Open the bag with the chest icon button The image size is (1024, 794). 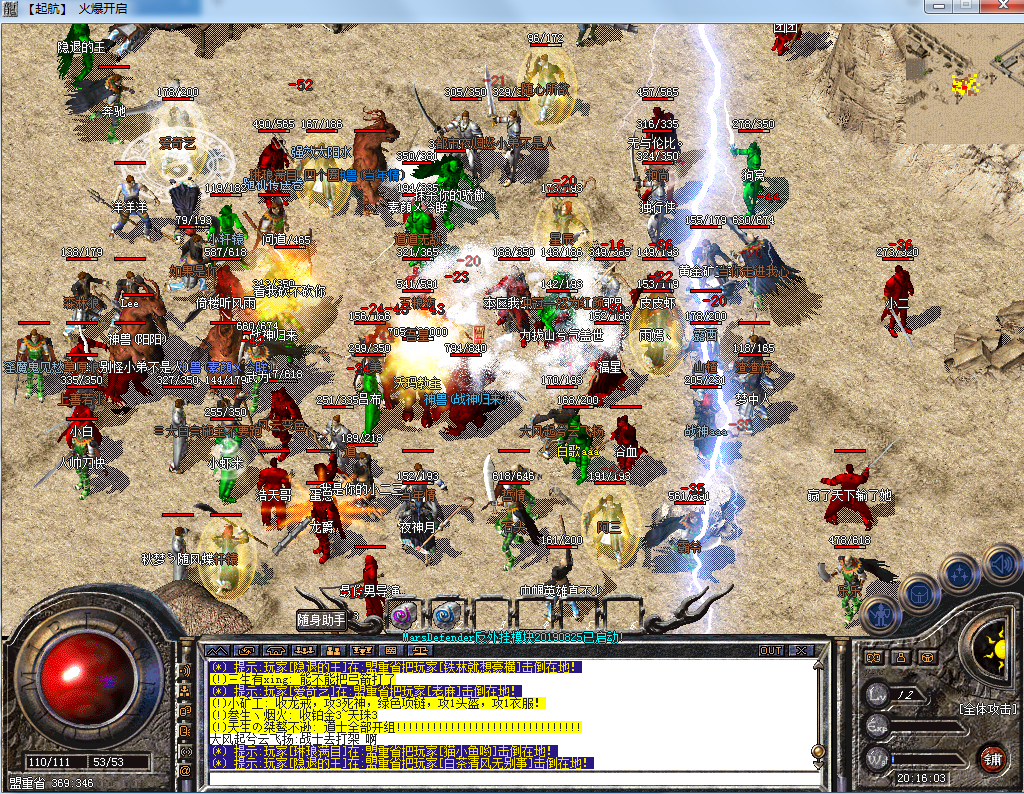pyautogui.click(x=919, y=593)
